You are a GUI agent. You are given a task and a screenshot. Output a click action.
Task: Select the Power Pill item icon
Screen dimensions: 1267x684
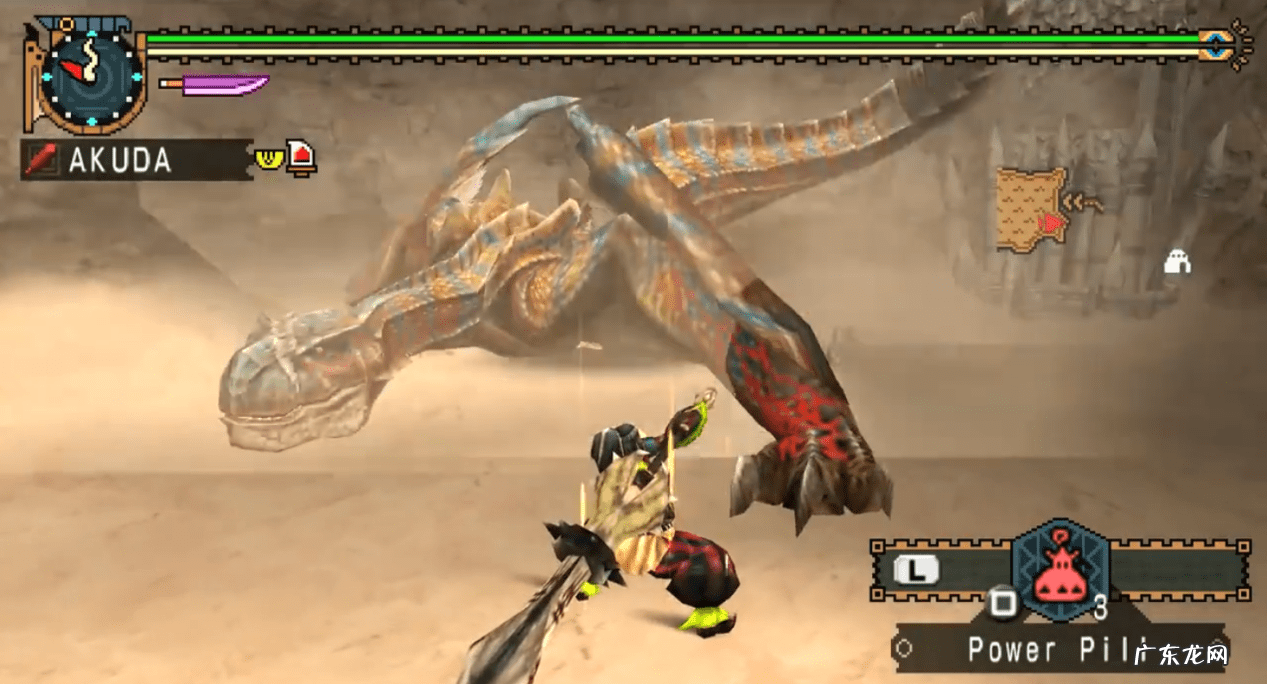(x=1059, y=568)
